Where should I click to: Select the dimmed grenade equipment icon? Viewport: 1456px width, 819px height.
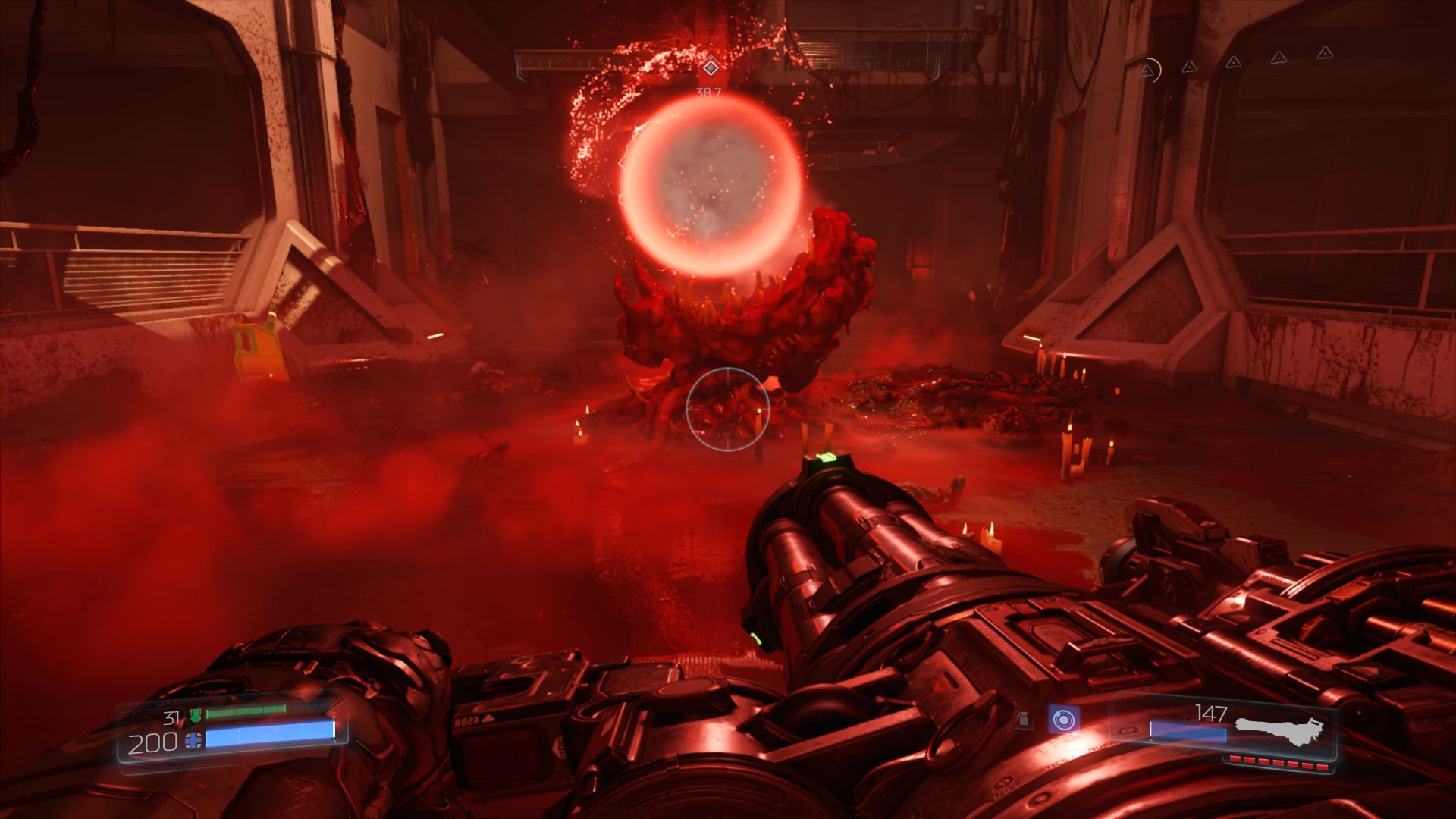coord(1024,719)
